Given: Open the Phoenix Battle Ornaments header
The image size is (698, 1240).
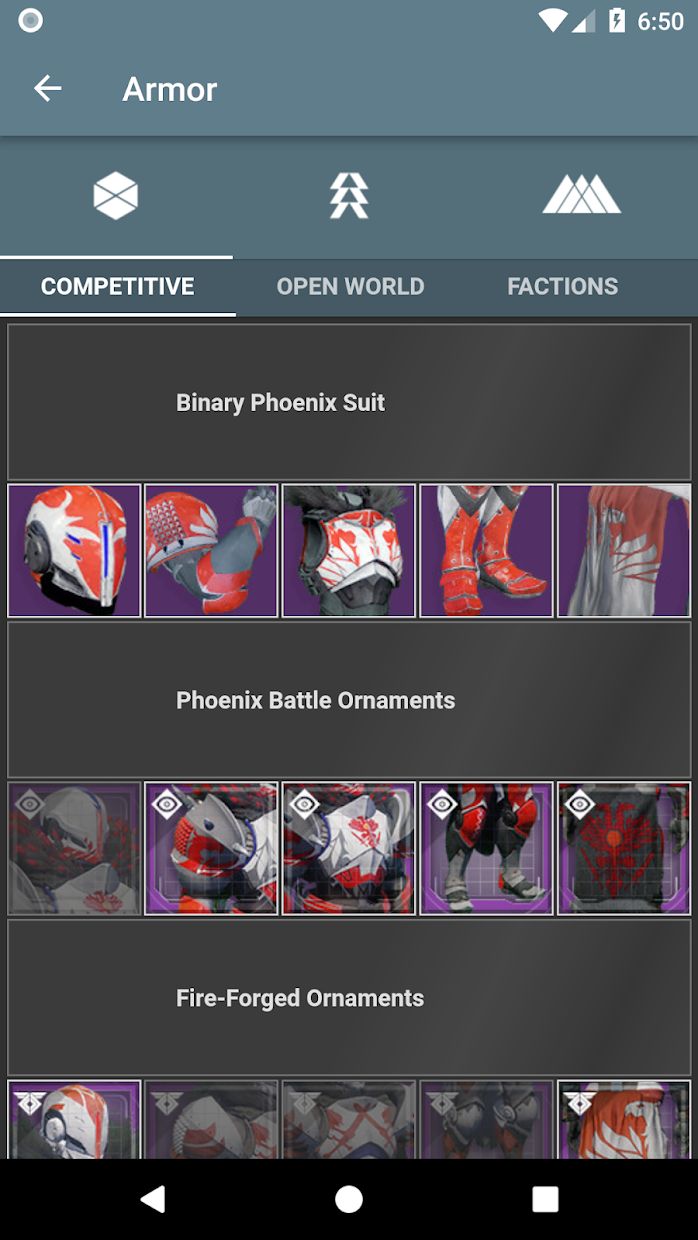Looking at the screenshot, I should (349, 700).
